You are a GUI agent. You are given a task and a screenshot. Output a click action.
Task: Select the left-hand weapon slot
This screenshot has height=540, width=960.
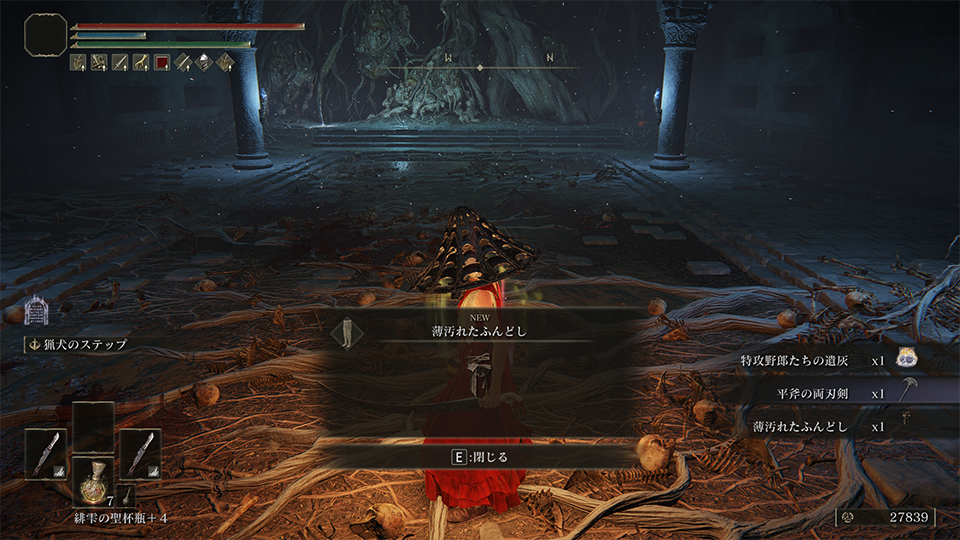(46, 454)
